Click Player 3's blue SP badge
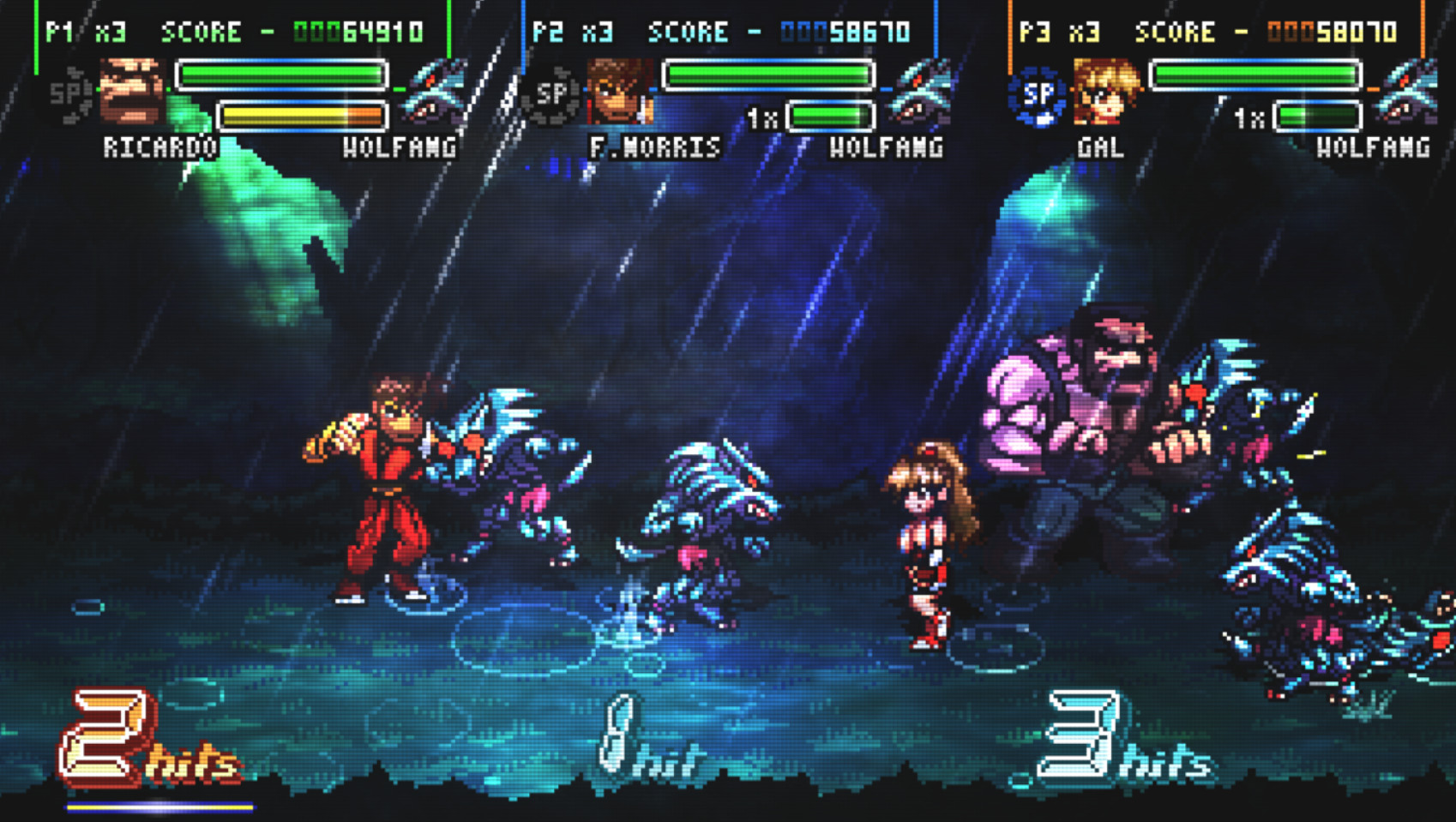 (1037, 94)
